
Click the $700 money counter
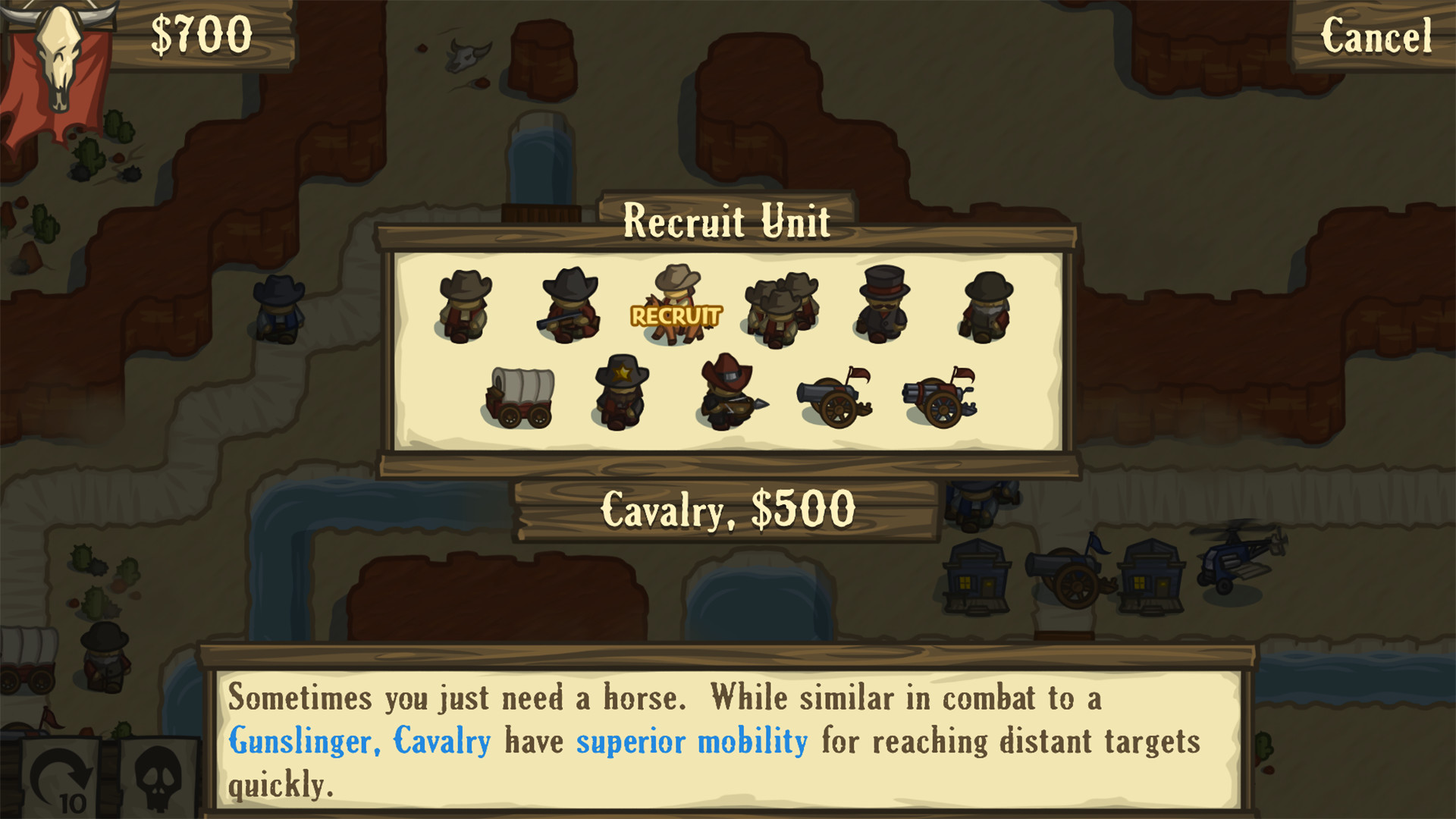point(200,33)
